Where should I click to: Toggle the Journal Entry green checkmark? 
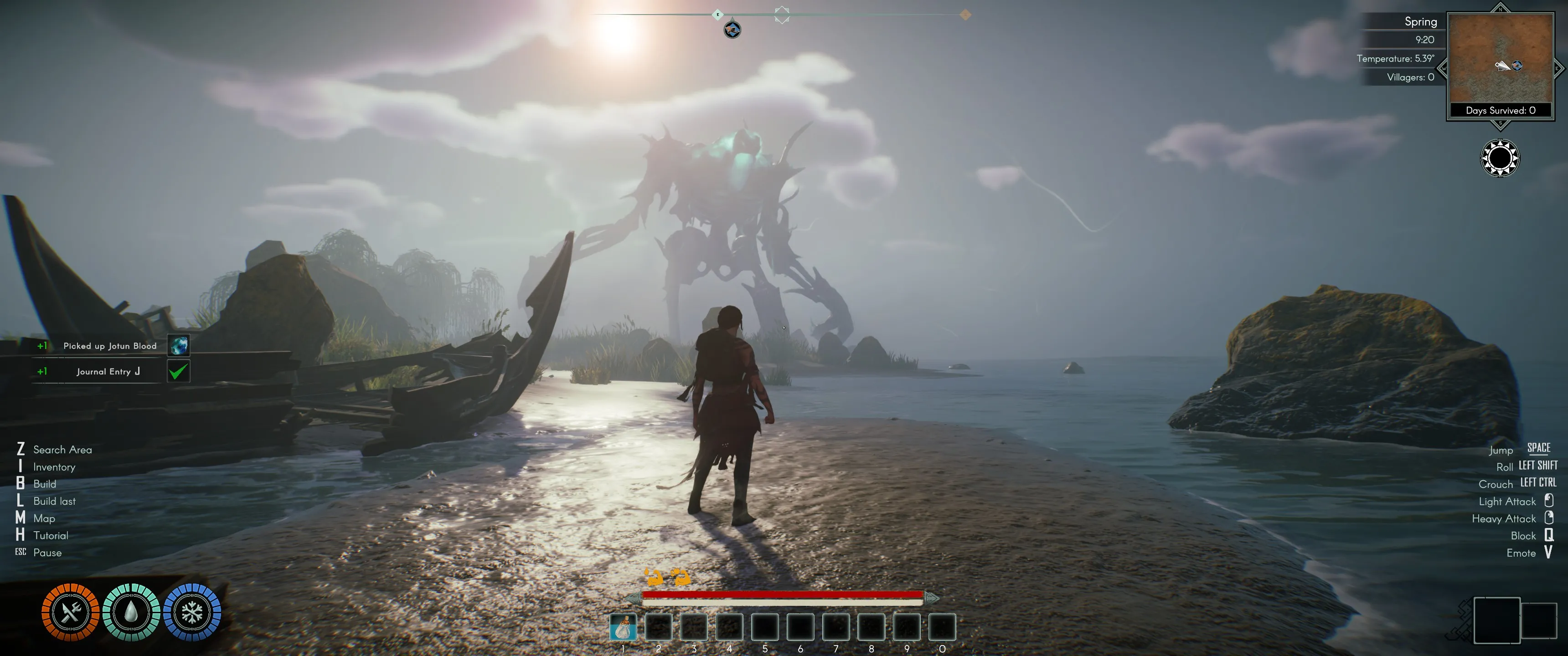pos(177,371)
